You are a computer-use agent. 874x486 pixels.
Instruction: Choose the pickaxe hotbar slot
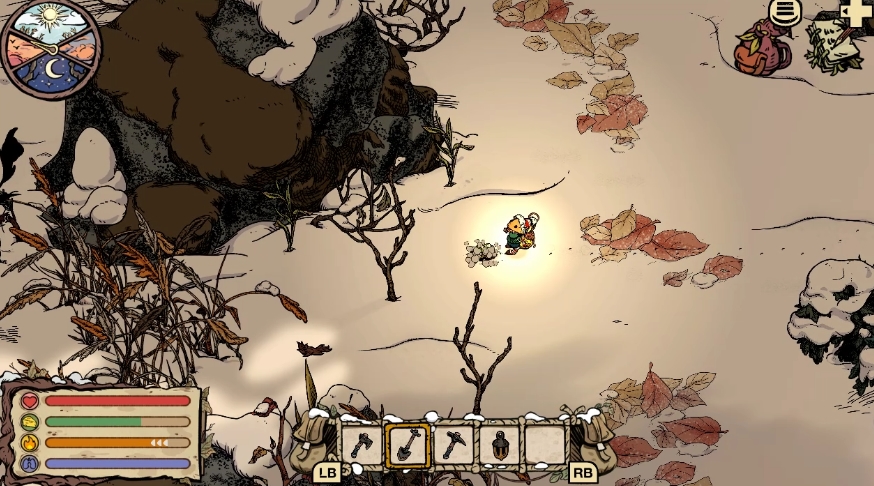(x=453, y=445)
